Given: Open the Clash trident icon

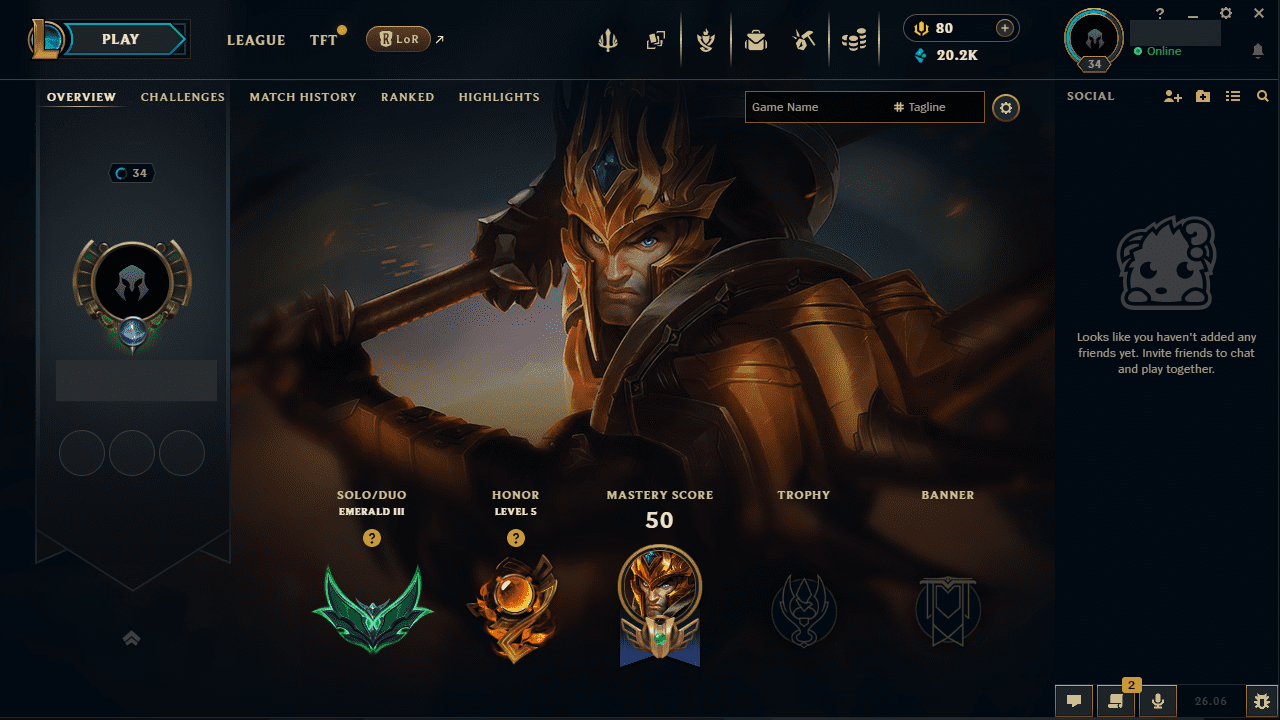Looking at the screenshot, I should pos(608,40).
